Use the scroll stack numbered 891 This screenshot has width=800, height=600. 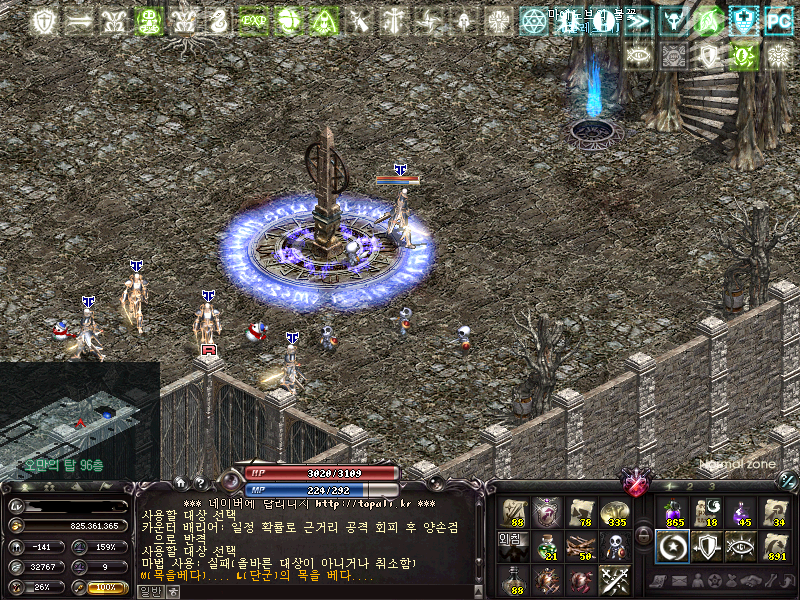pyautogui.click(x=775, y=546)
